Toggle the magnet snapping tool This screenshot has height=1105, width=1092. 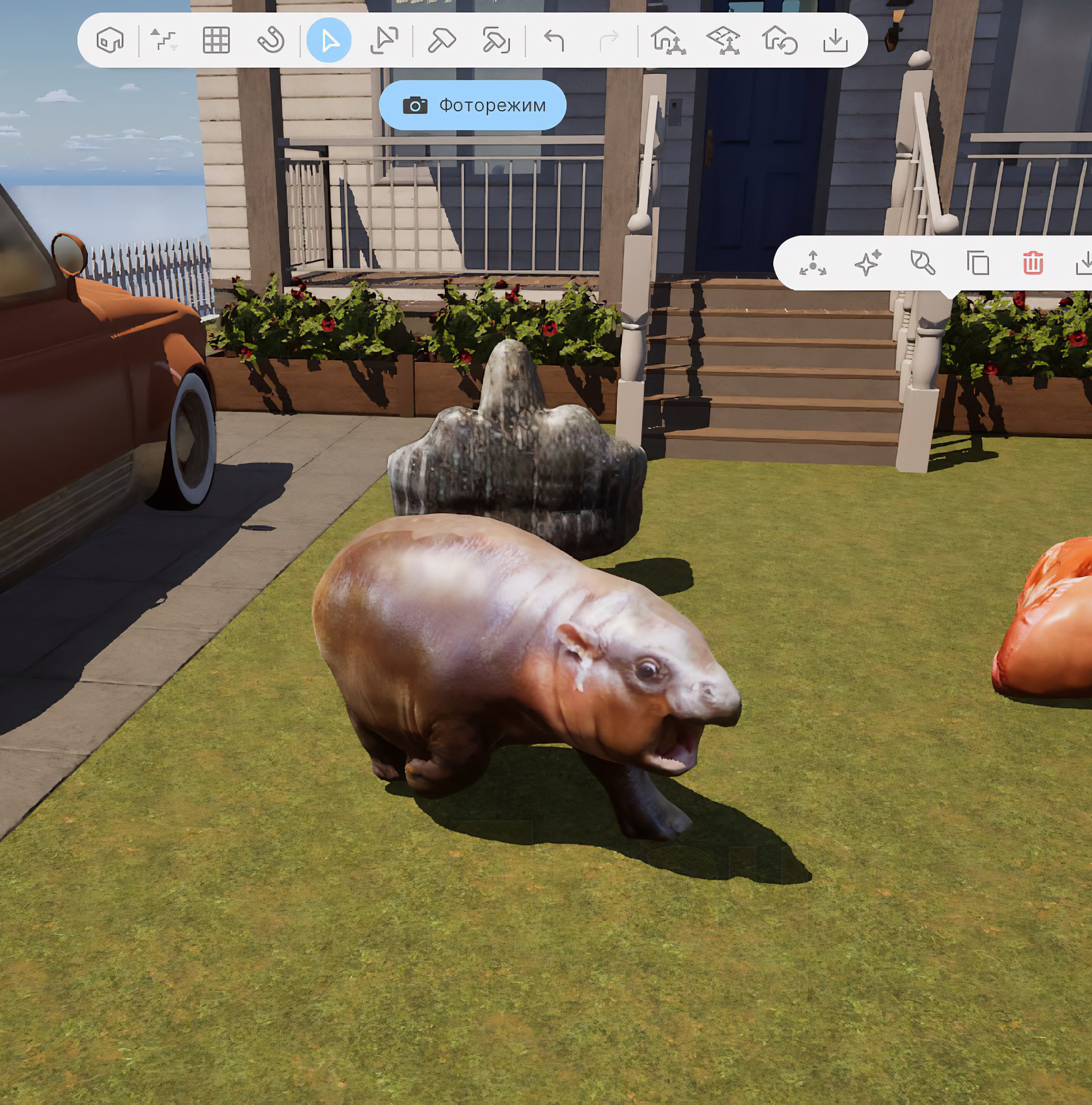tap(270, 40)
